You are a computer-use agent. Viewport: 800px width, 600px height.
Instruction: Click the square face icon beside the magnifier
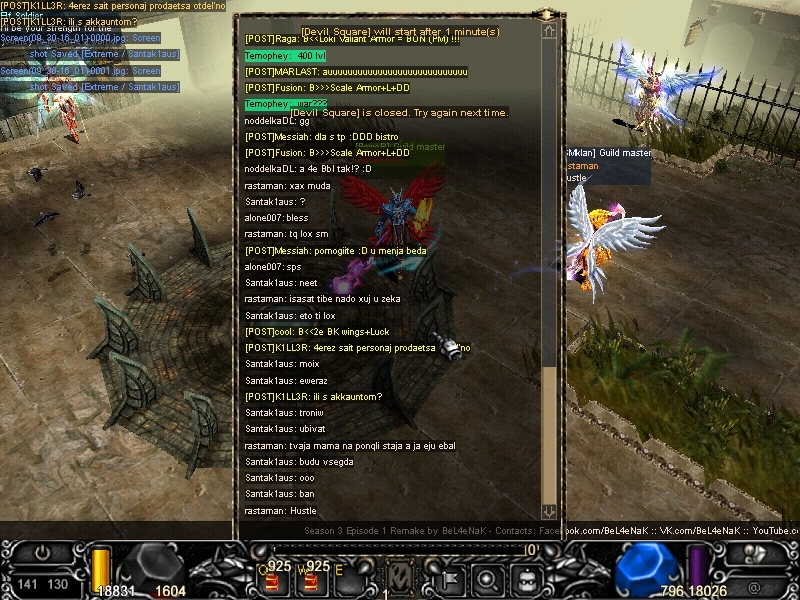click(x=527, y=579)
